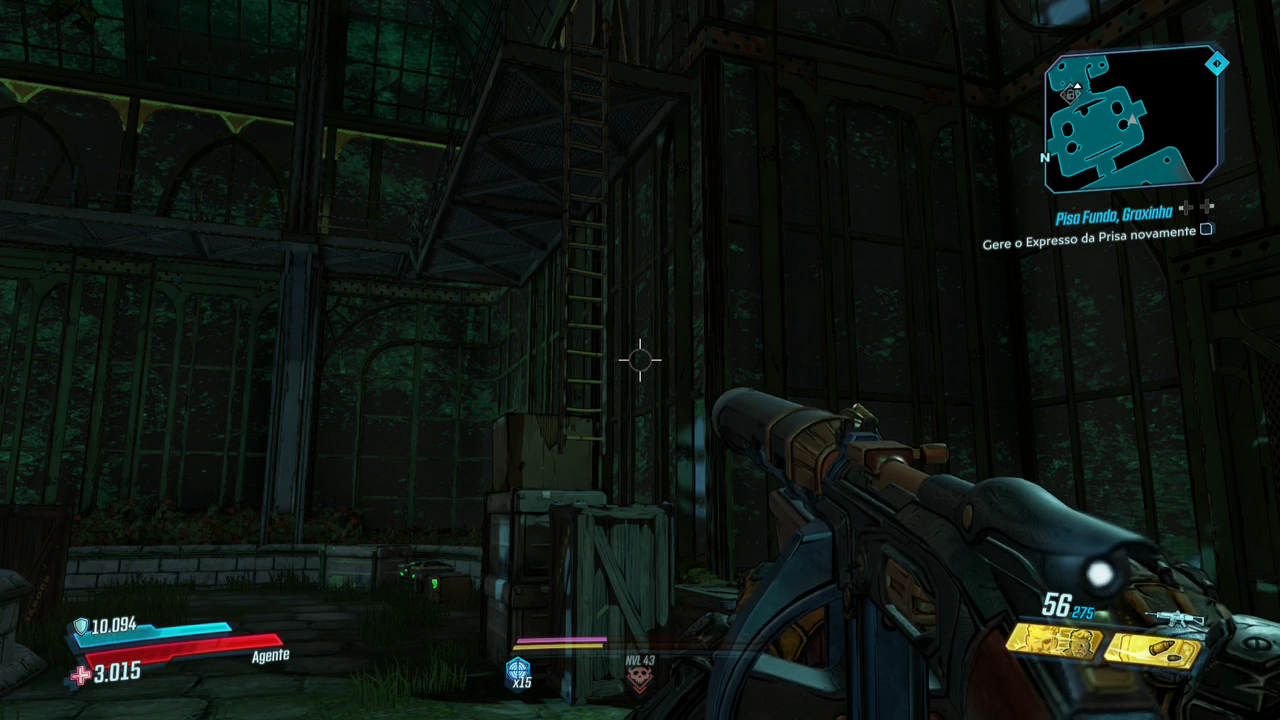Open the minimap in the corner
This screenshot has width=1280, height=720.
pos(1130,120)
